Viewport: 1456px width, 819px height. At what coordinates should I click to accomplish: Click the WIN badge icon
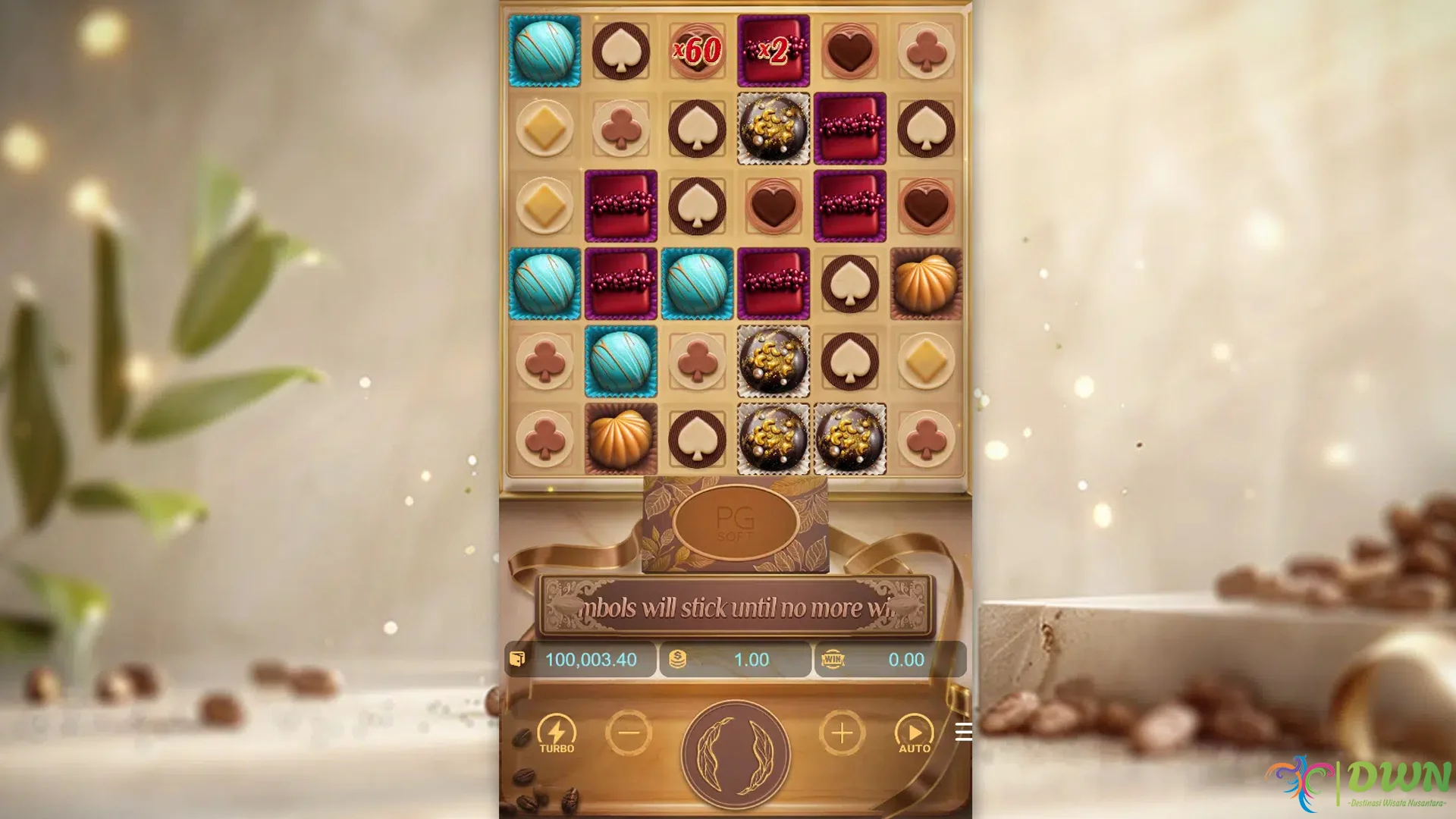click(831, 659)
